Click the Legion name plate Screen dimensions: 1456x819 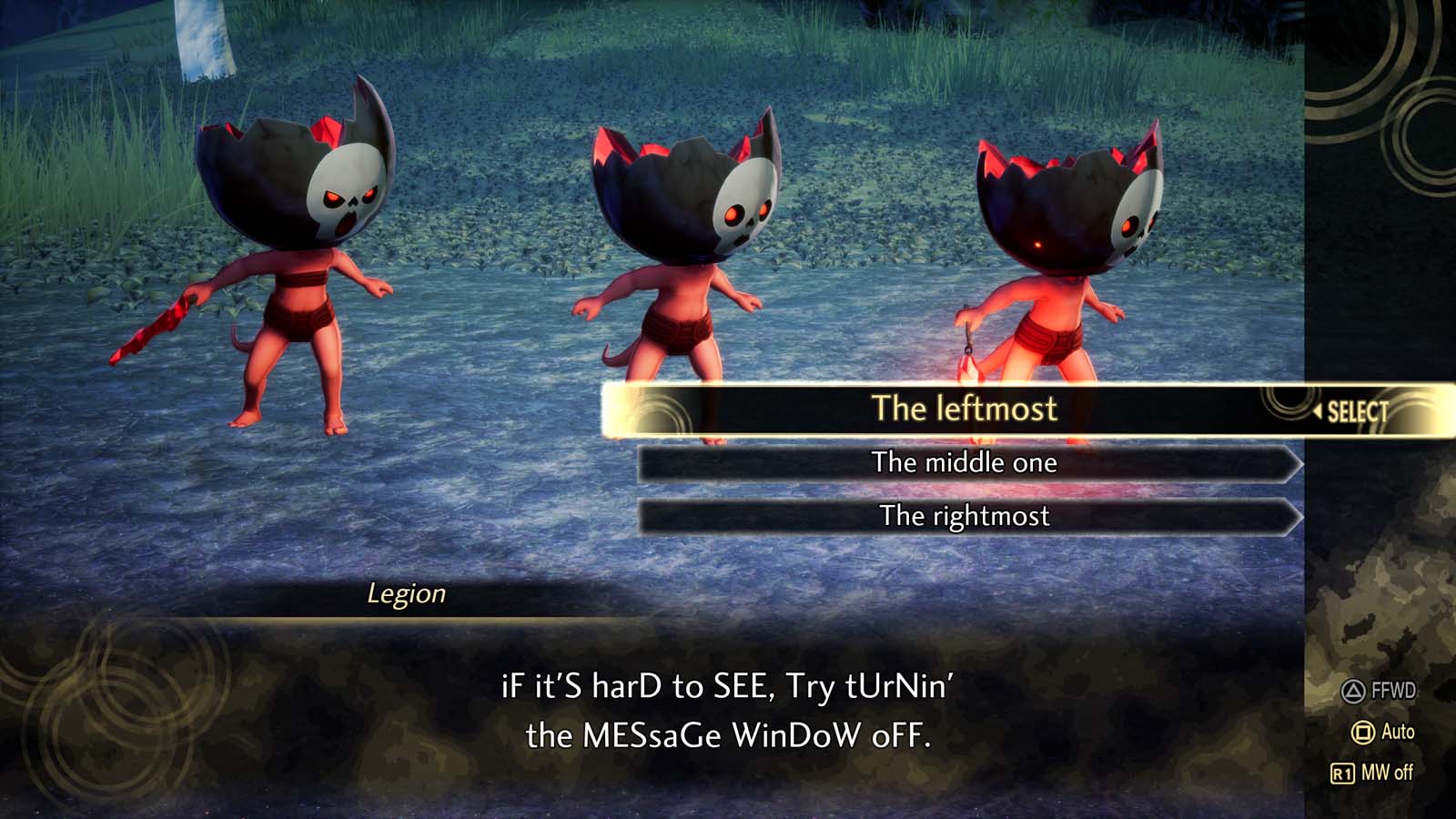click(x=407, y=596)
